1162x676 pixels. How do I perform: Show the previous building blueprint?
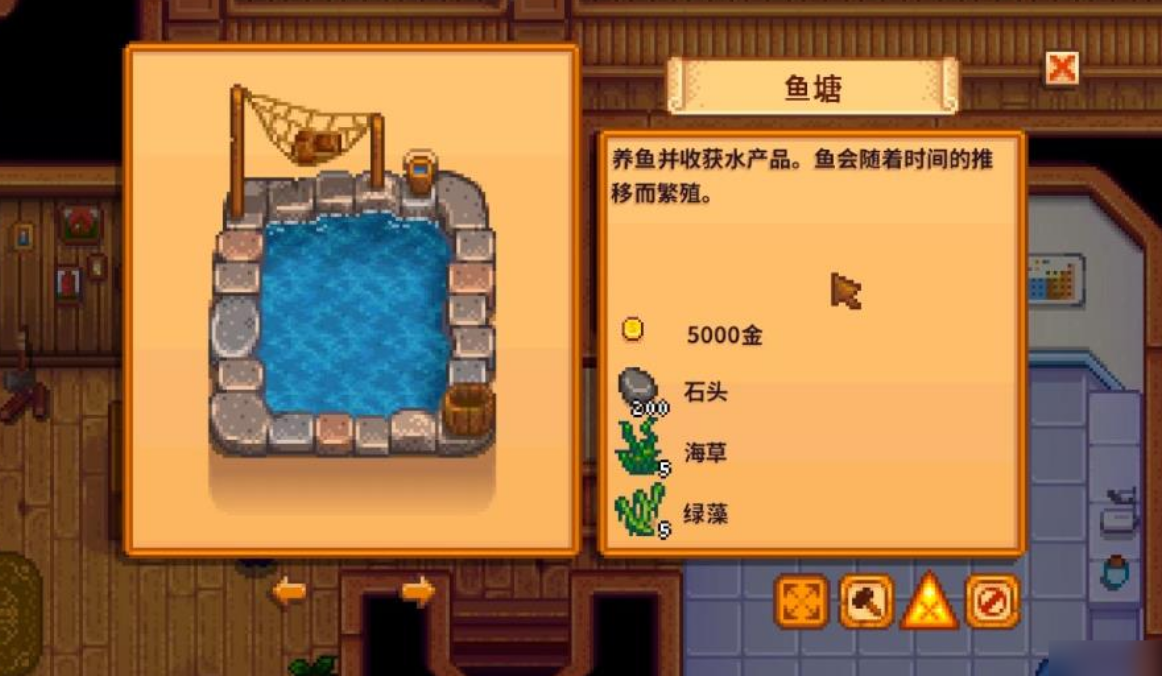click(289, 591)
